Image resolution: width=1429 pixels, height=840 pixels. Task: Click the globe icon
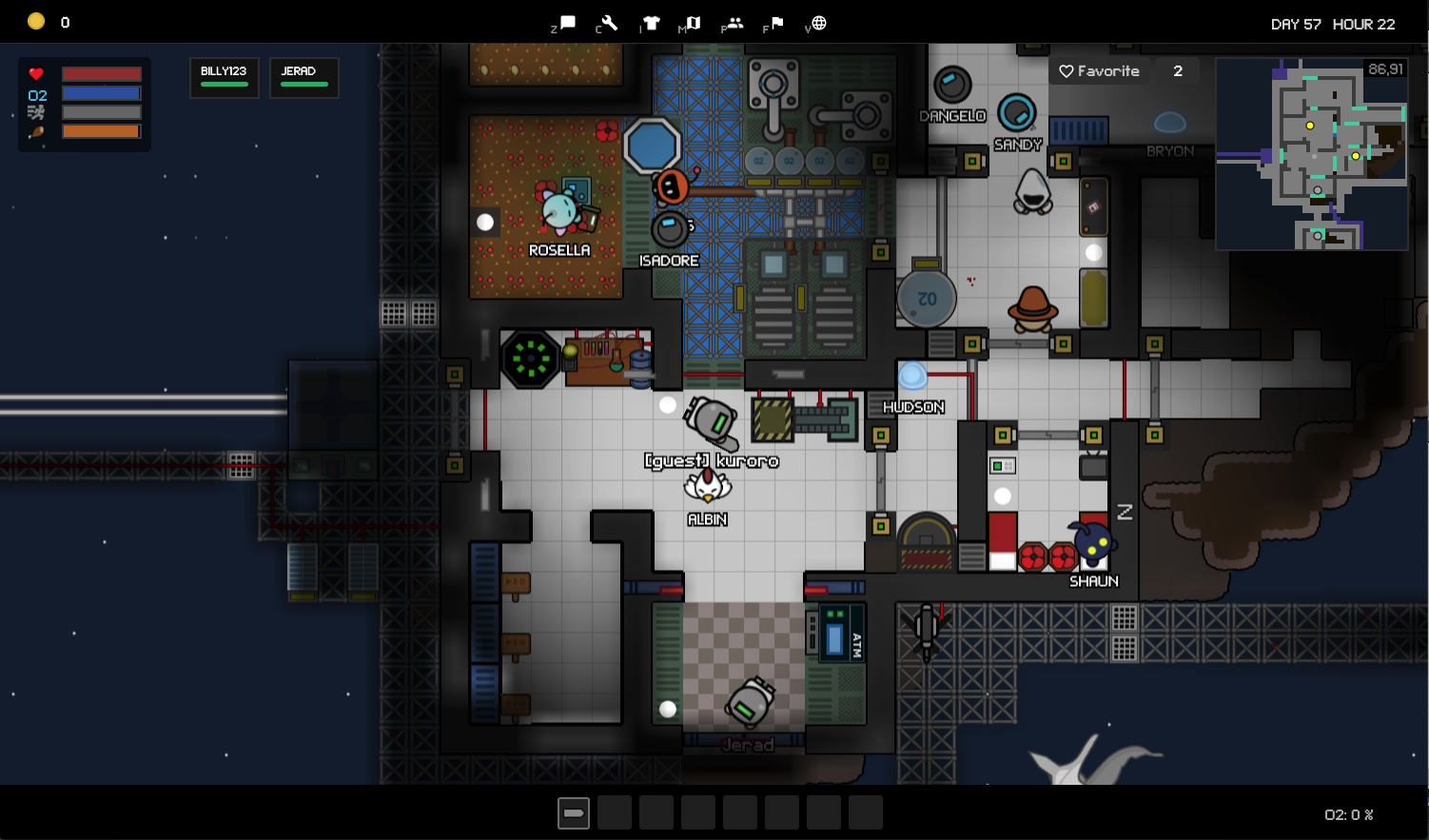(x=818, y=23)
